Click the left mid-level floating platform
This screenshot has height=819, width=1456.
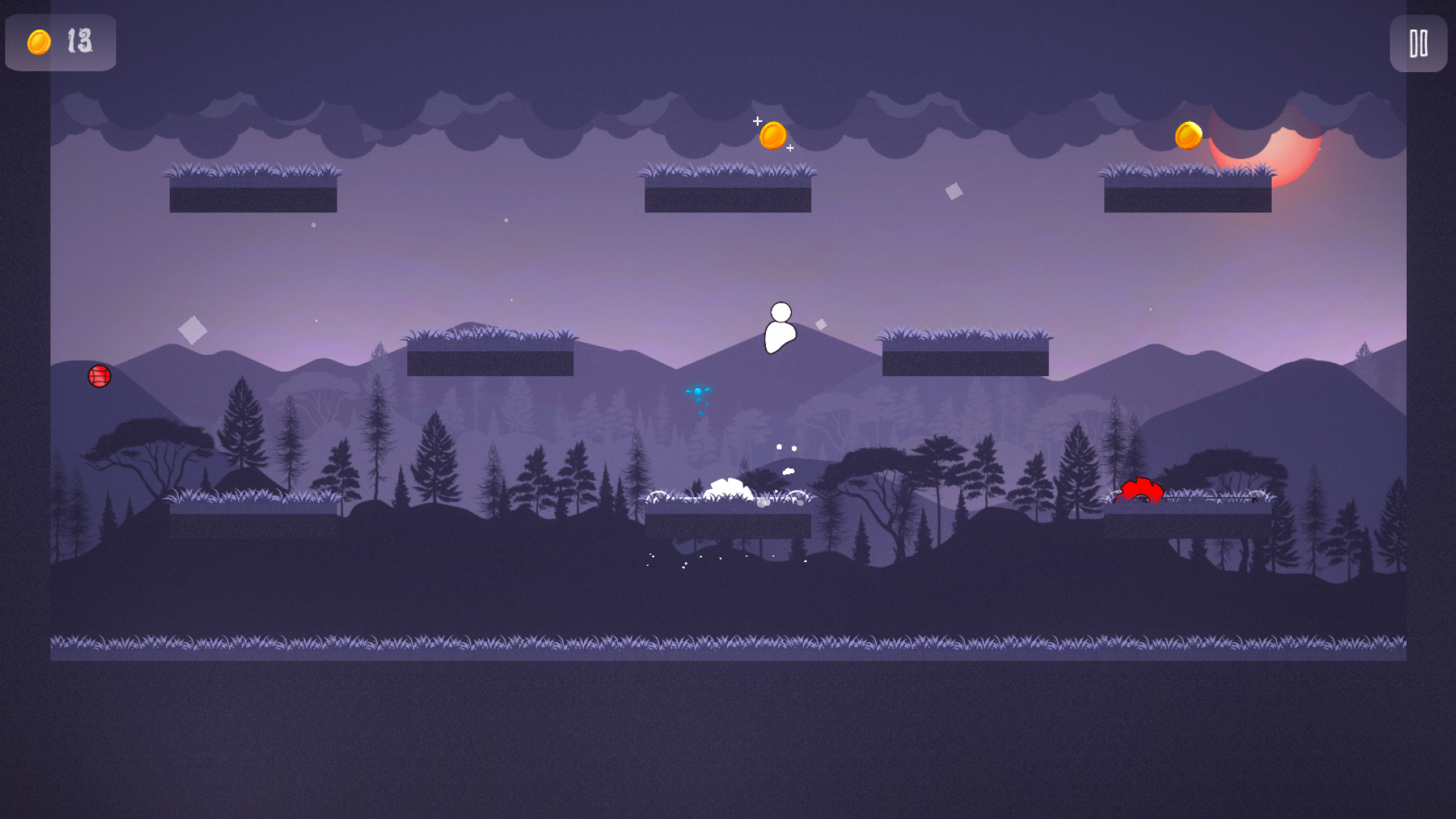pyautogui.click(x=491, y=356)
